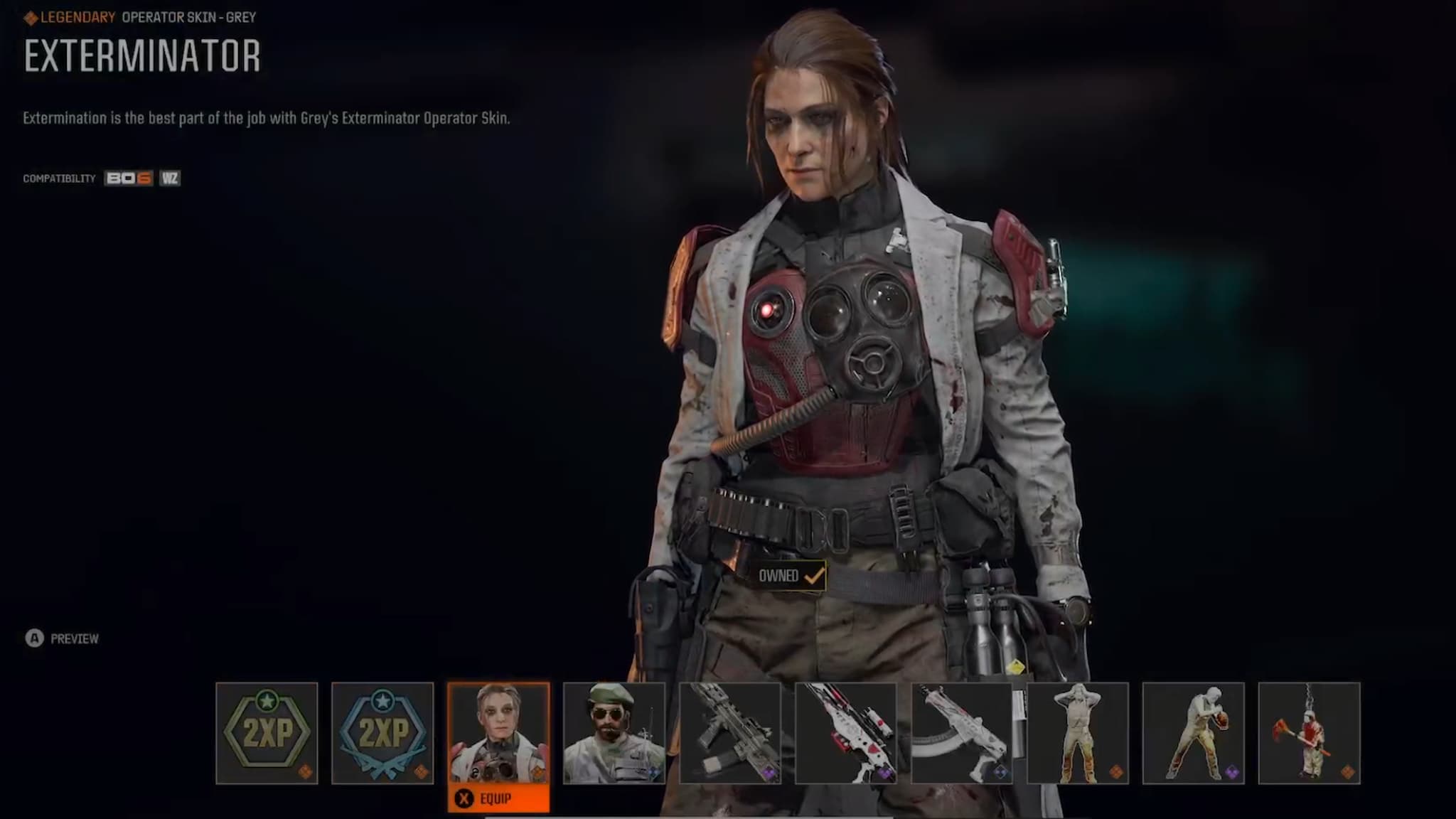1456x819 pixels.
Task: Select the white gun with curved magazine
Action: (962, 733)
